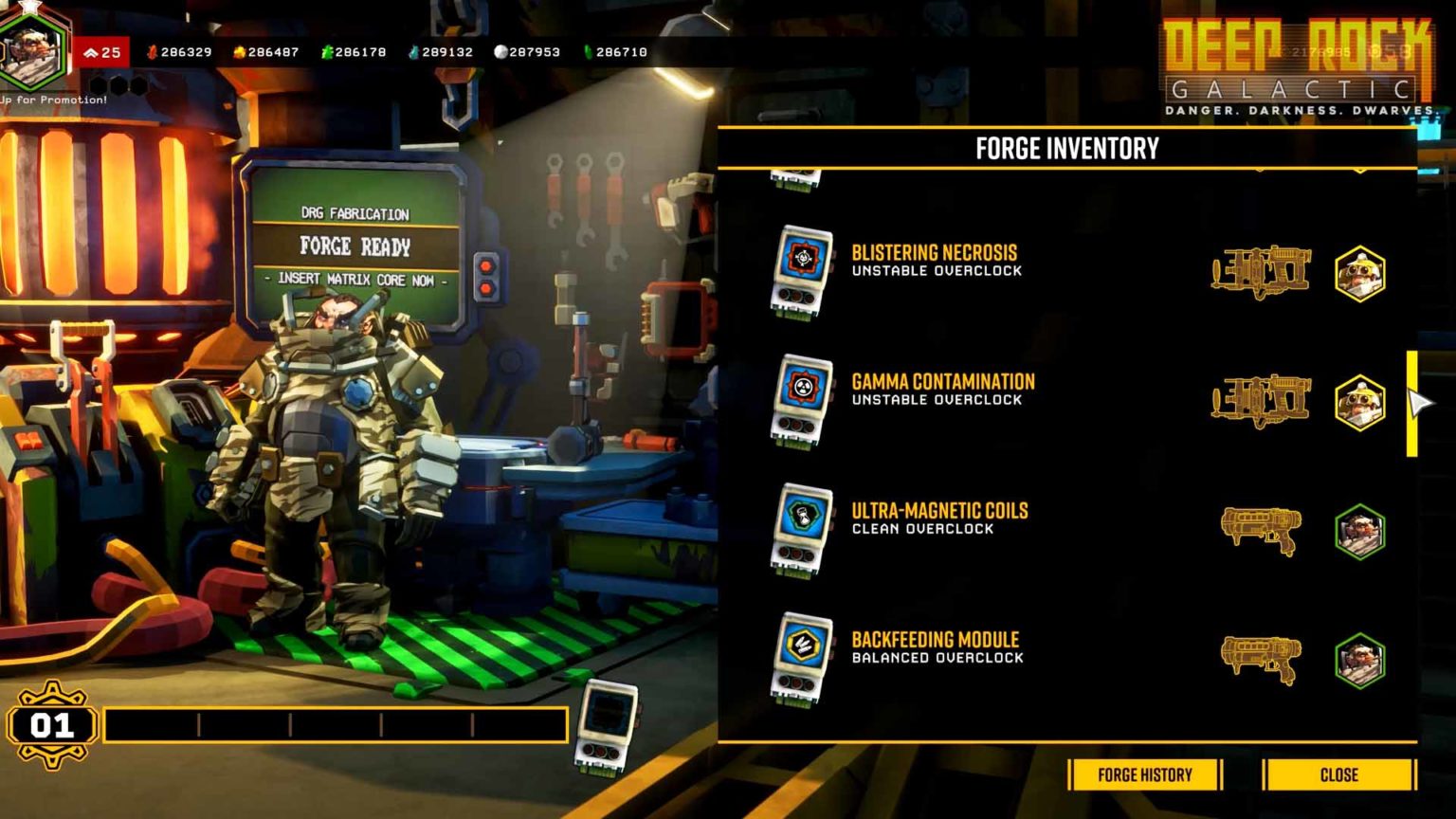
Task: Click the gold resource icon showing 286487
Action: point(239,52)
